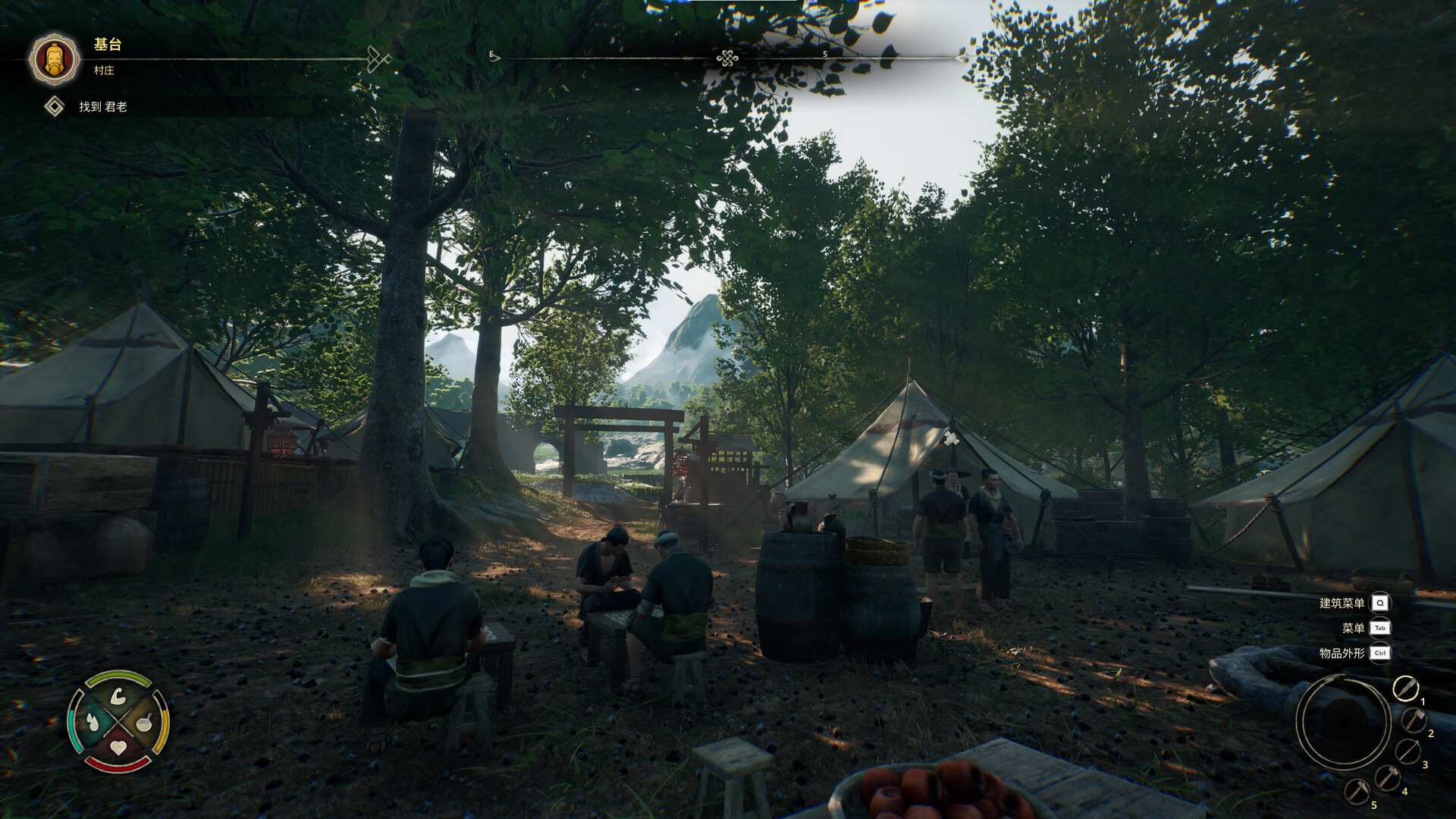Click the muscle stamina icon on status wheel

click(x=118, y=696)
